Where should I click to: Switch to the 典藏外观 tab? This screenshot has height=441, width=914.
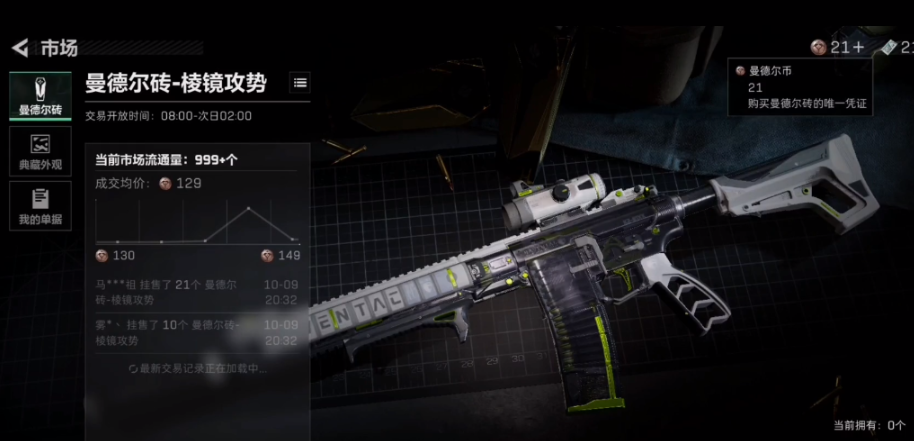(x=40, y=151)
